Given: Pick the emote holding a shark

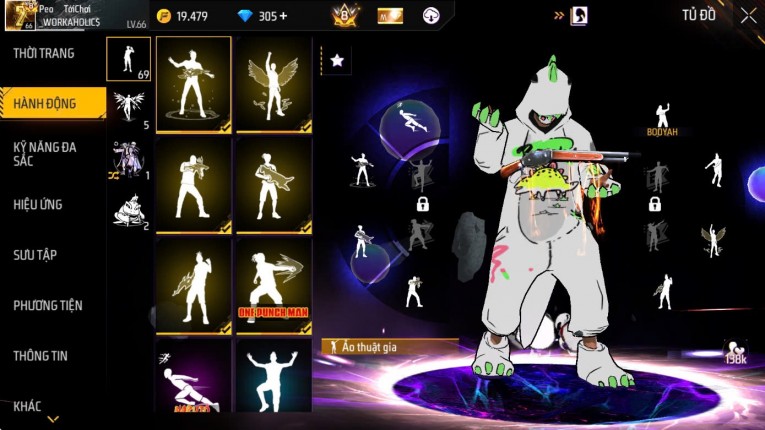Looking at the screenshot, I should point(273,185).
